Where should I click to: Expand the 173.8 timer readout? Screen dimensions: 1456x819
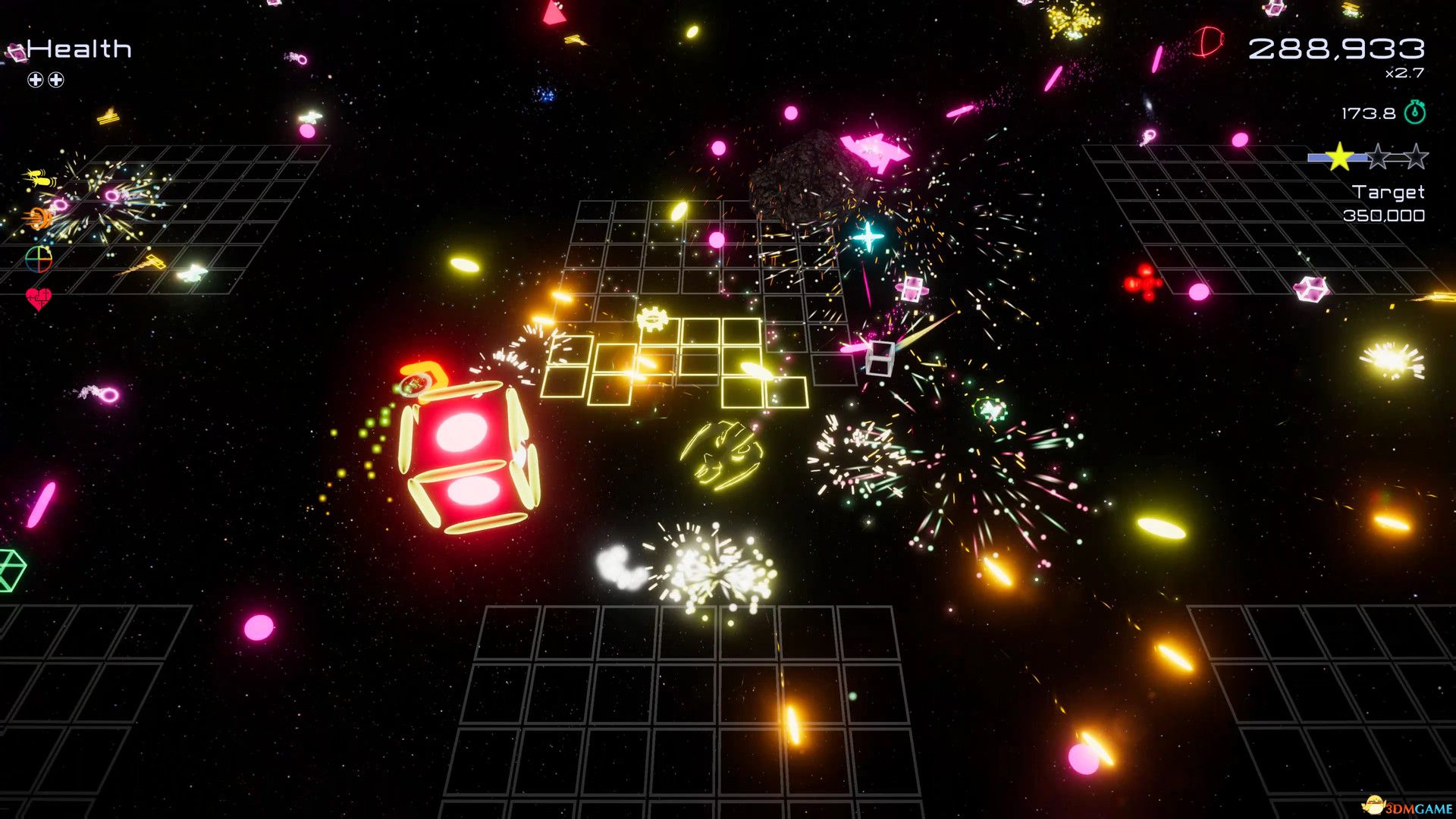(1369, 114)
